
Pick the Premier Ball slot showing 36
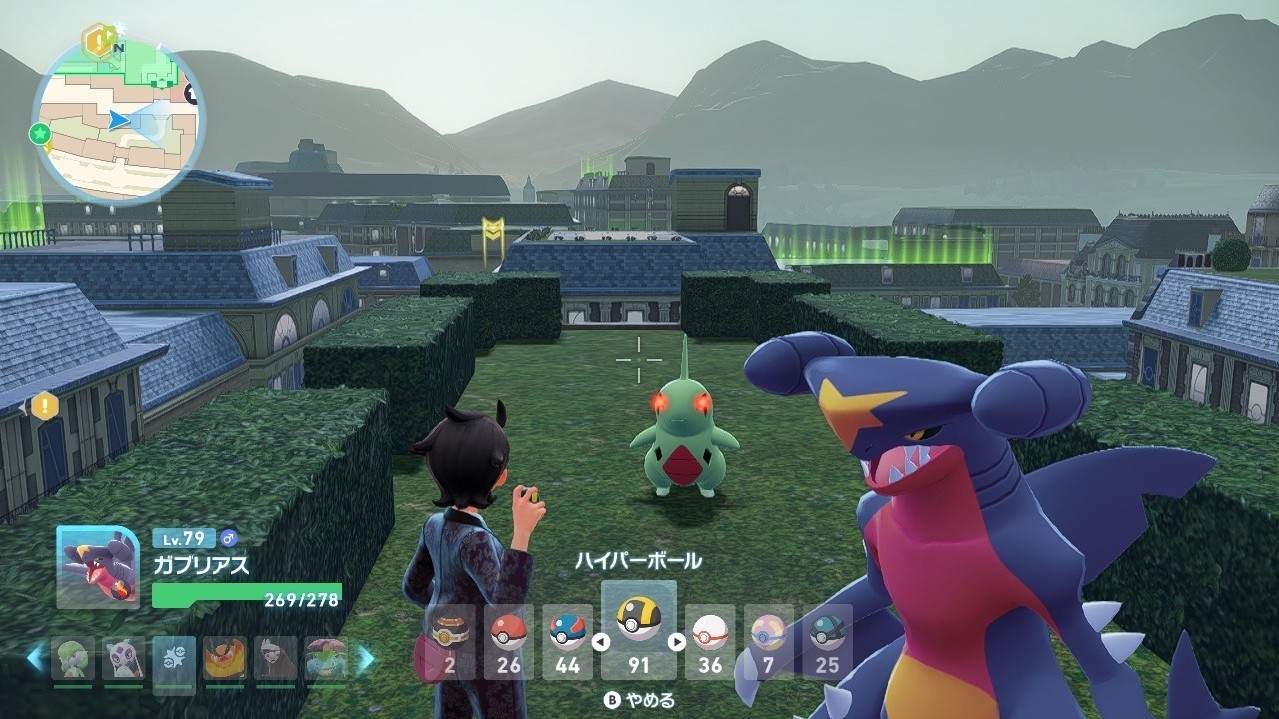(709, 641)
